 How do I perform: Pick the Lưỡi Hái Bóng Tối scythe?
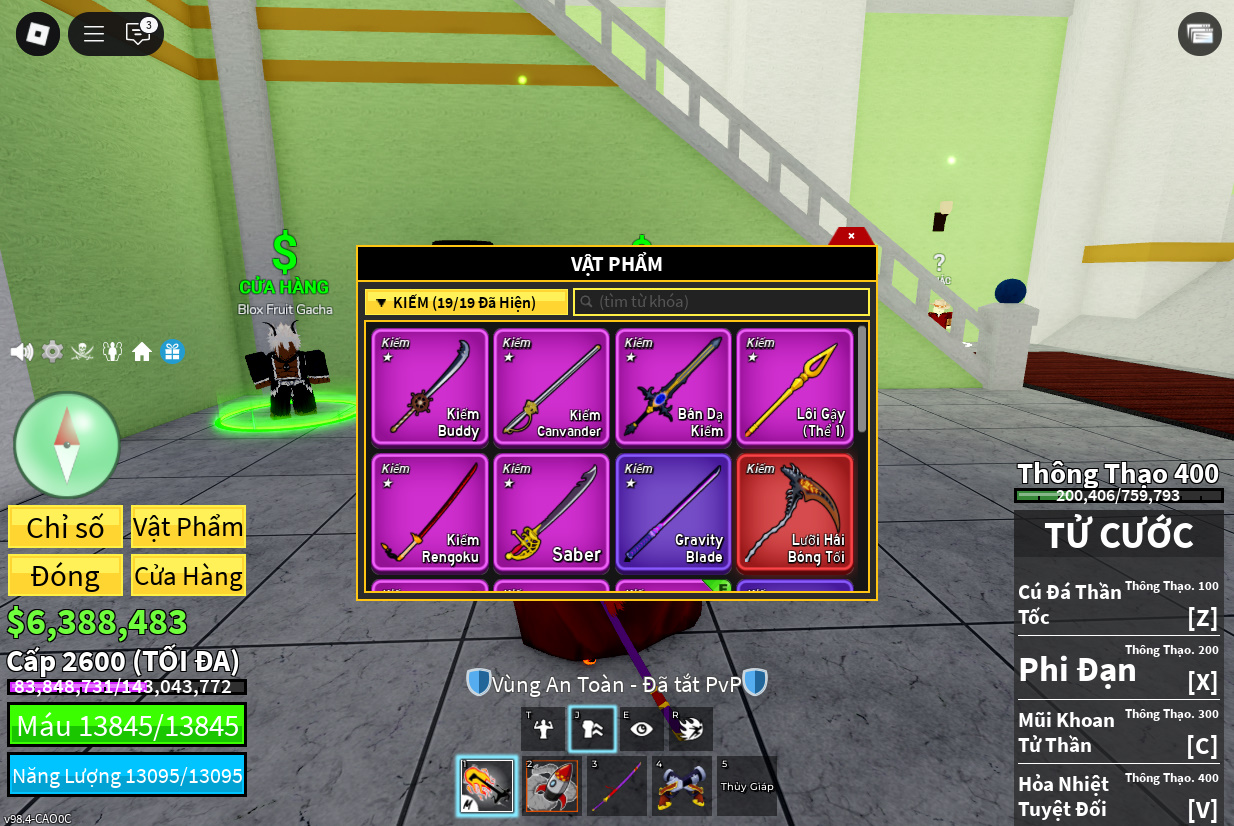click(794, 512)
